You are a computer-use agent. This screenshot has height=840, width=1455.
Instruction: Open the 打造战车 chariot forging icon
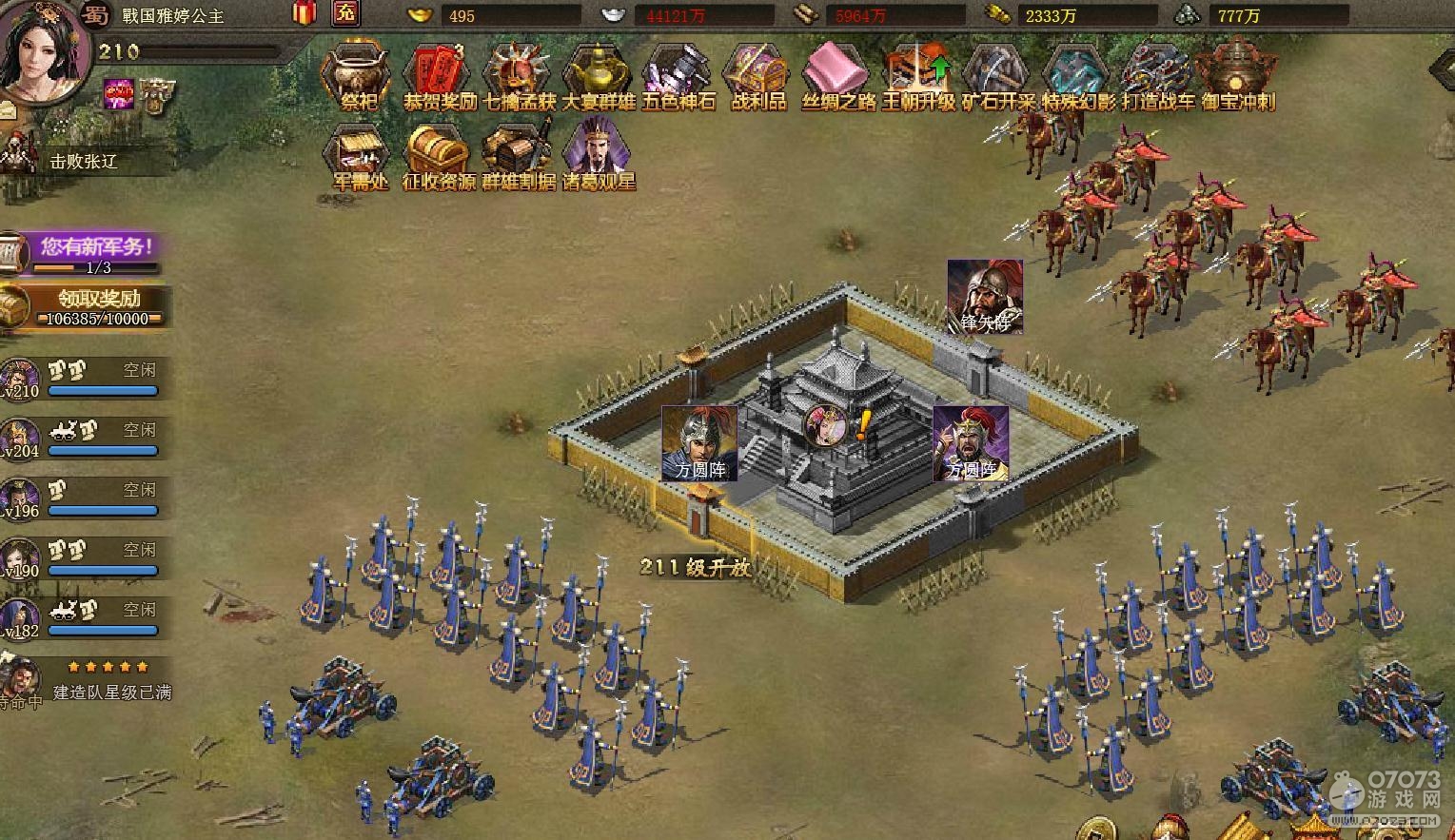point(1157,75)
